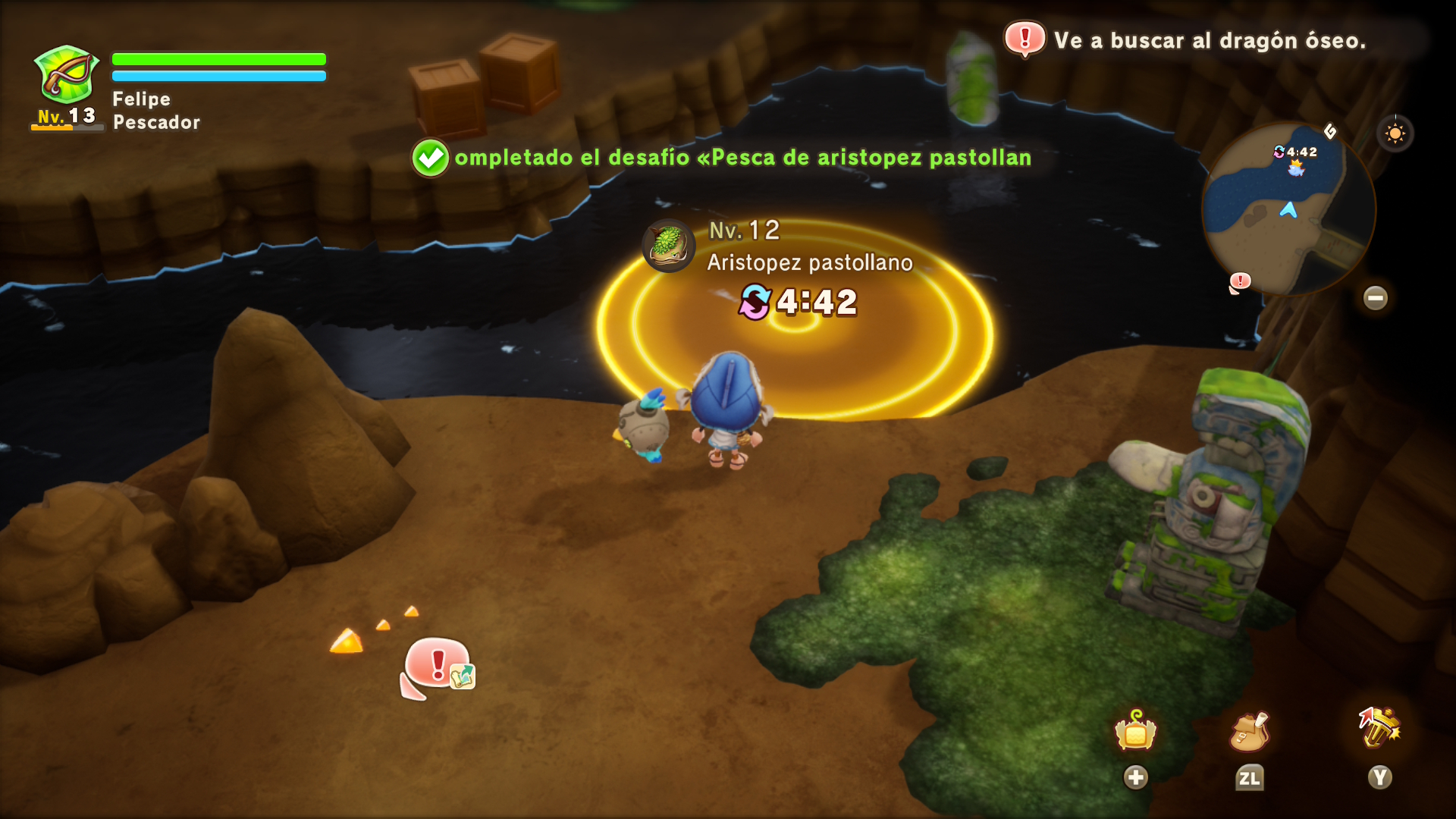Open the circular minimap

1288,209
